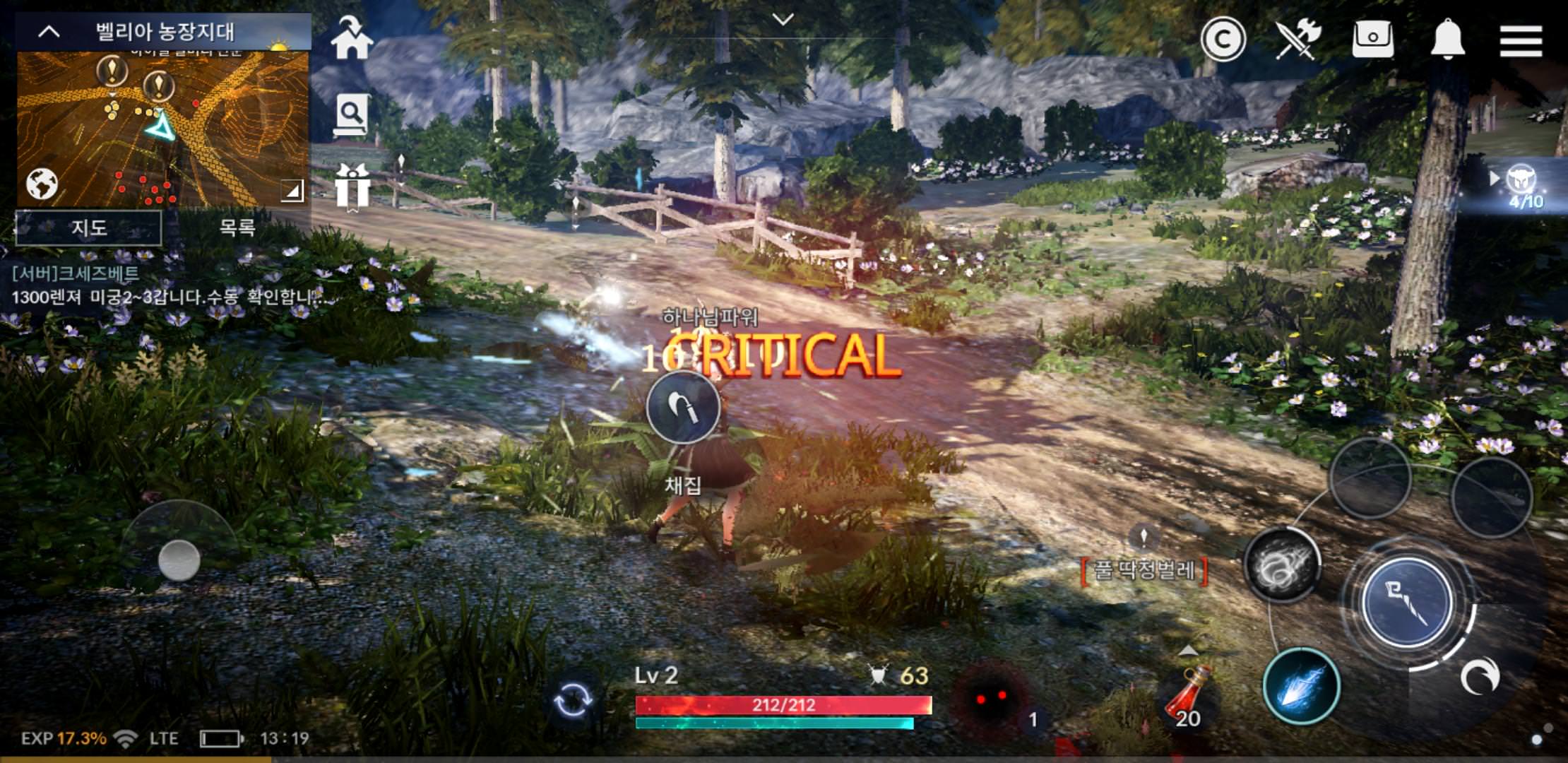The width and height of the screenshot is (1568, 763).
Task: Tap the 채집 gathering button
Action: pyautogui.click(x=683, y=408)
